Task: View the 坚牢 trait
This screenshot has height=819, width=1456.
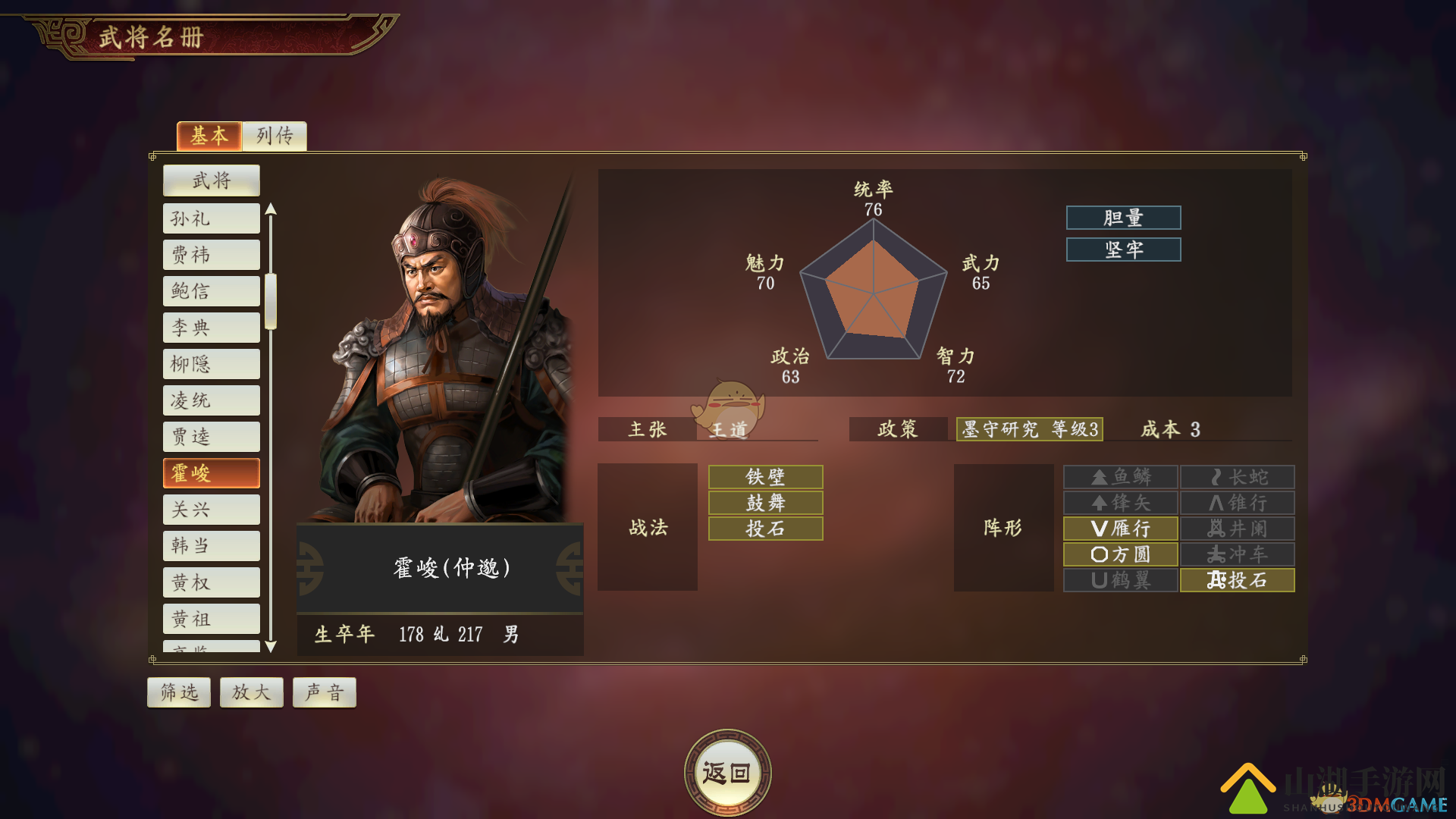Action: (x=1123, y=249)
